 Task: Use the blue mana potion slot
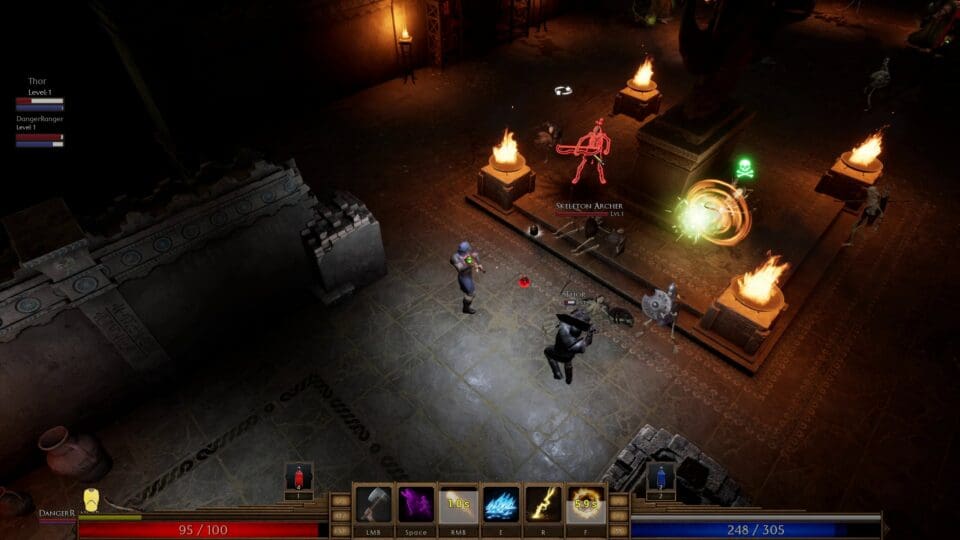pyautogui.click(x=660, y=476)
